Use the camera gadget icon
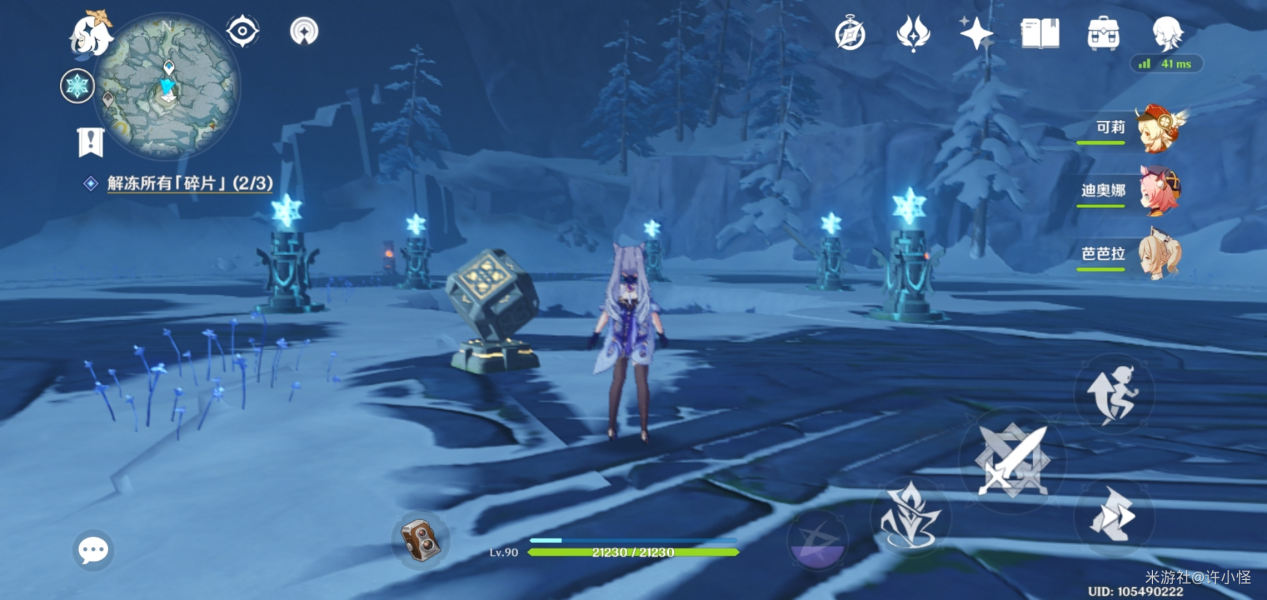This screenshot has height=600, width=1267. point(420,541)
